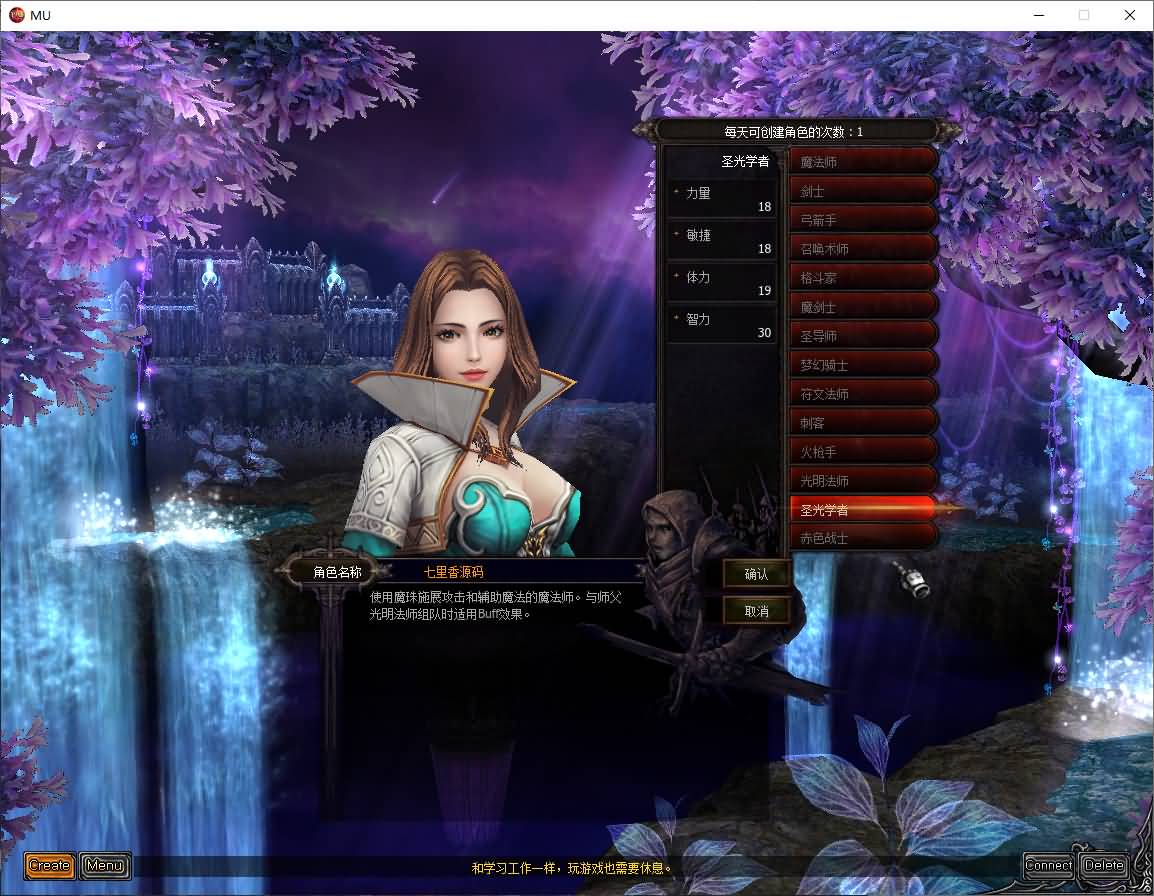Screen dimensions: 1154x896
Task: Choose the 梦幻骑士 class
Action: 863,365
